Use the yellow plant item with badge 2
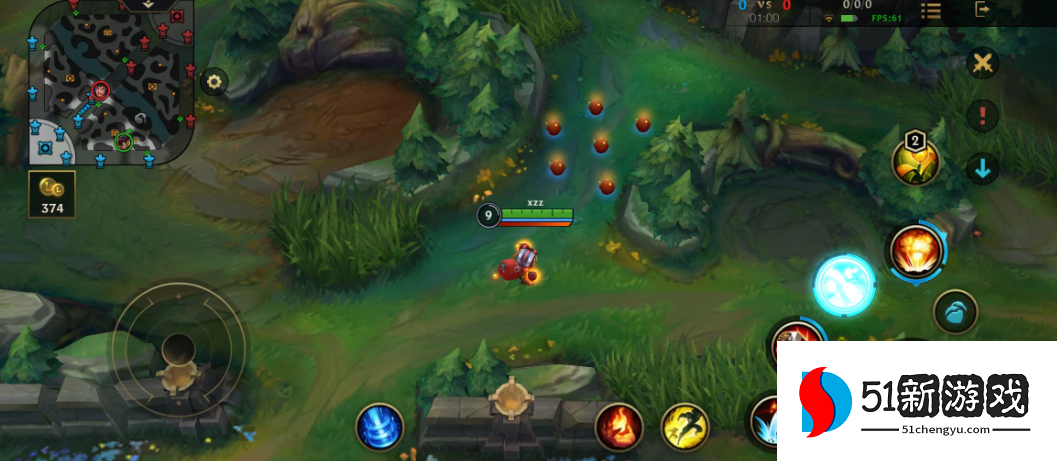This screenshot has height=461, width=1057. [916, 161]
